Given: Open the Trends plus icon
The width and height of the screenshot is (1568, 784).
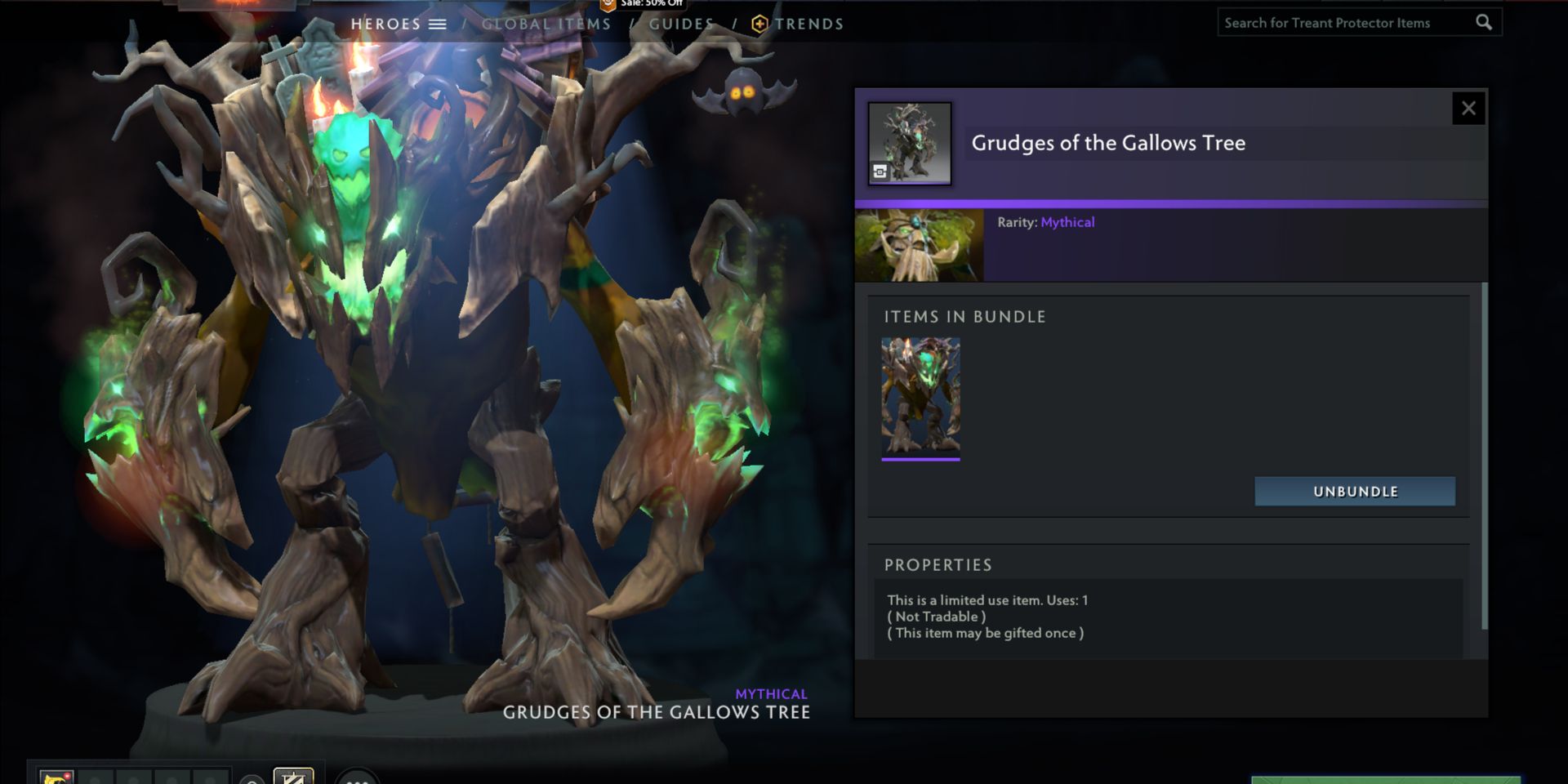Looking at the screenshot, I should [760, 23].
